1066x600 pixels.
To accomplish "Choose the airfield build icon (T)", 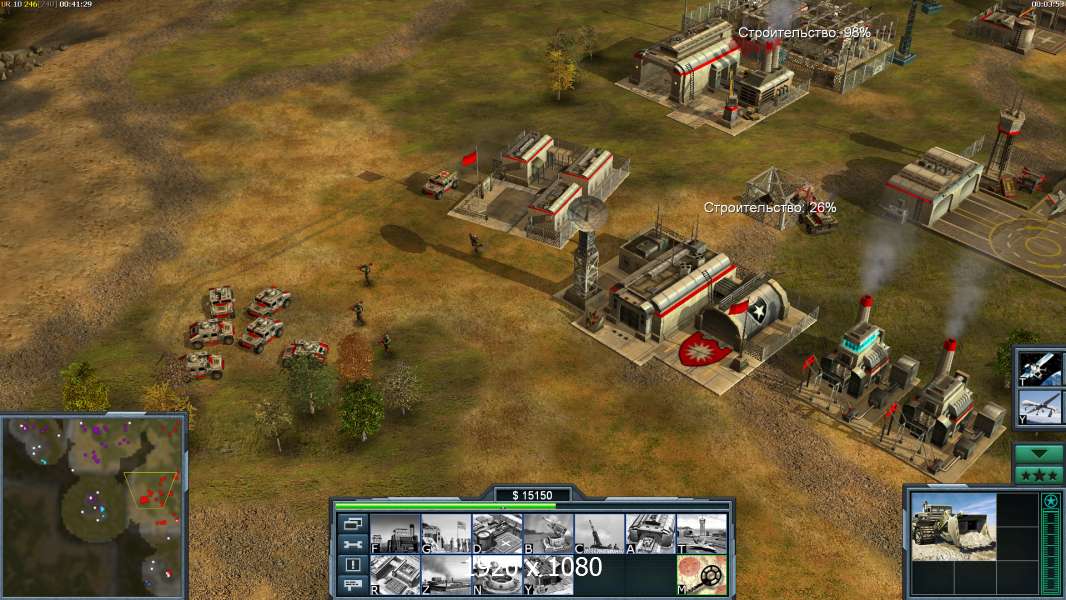I will pyautogui.click(x=701, y=533).
